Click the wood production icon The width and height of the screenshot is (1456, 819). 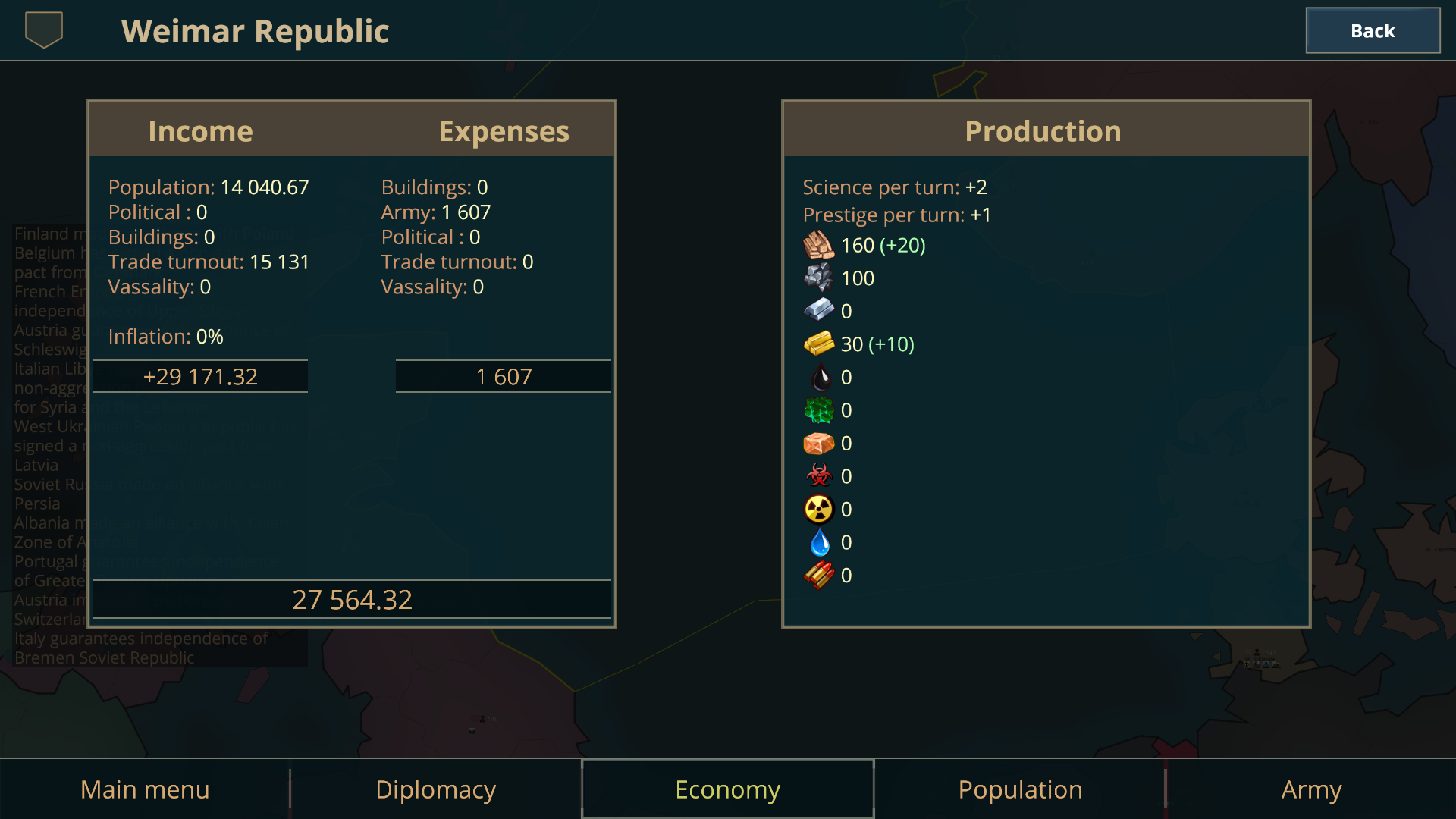819,245
